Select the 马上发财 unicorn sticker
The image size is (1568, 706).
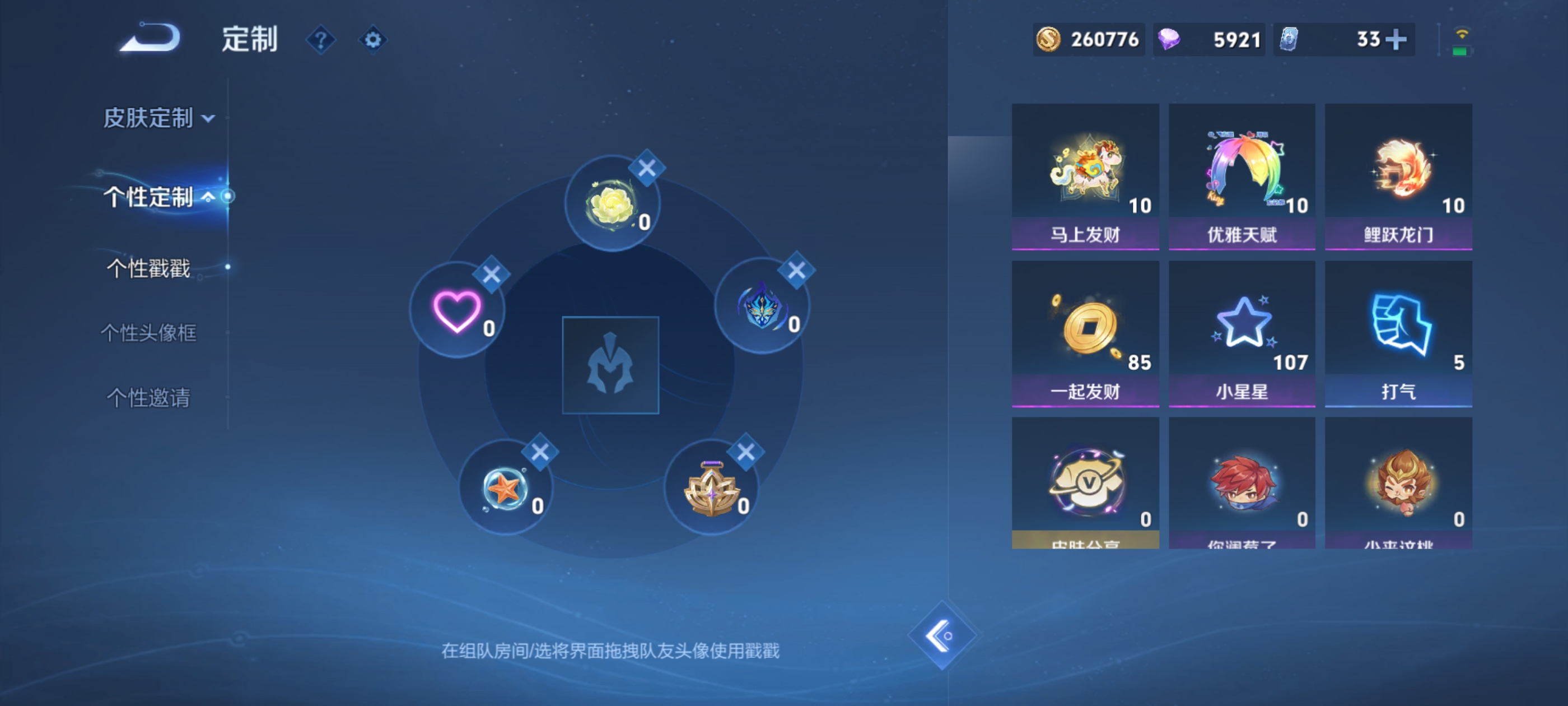pos(1085,176)
